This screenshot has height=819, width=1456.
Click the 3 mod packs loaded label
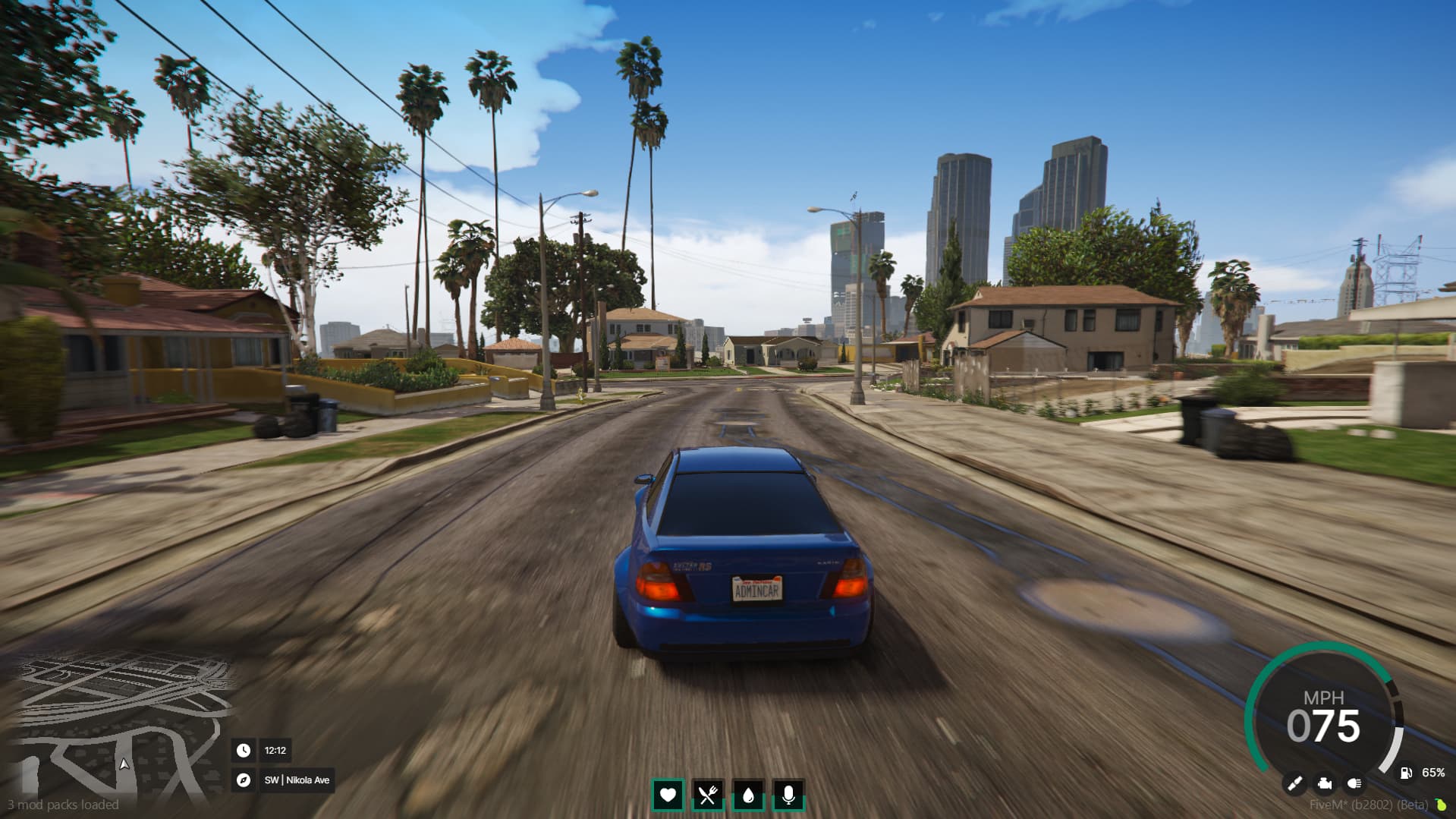pyautogui.click(x=62, y=804)
